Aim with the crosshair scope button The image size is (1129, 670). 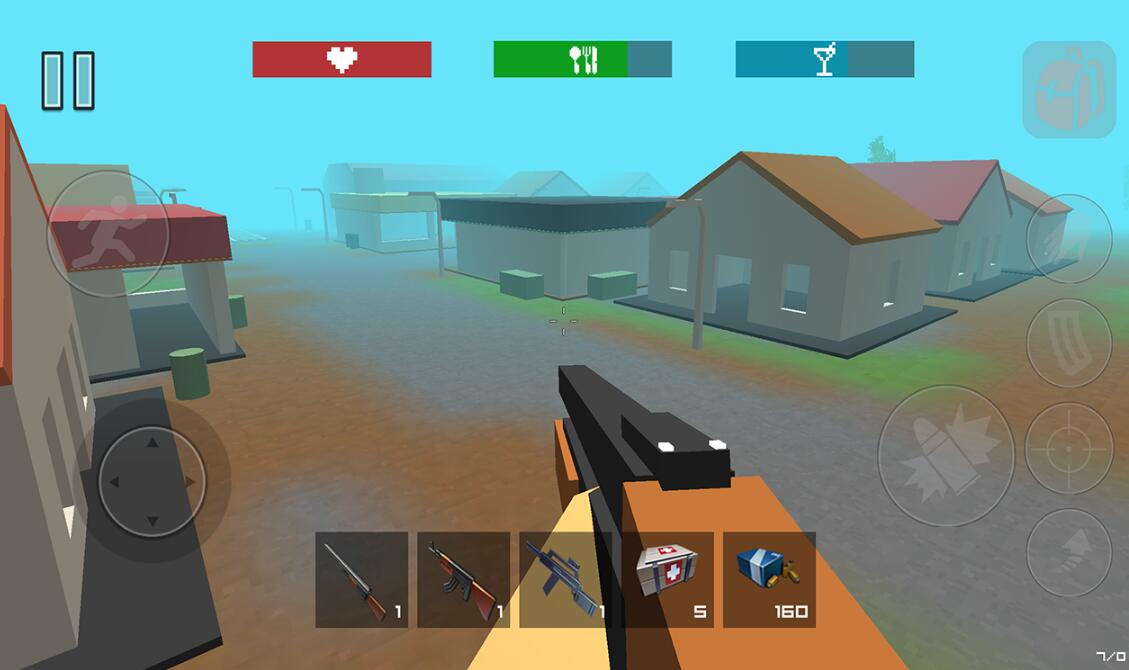[1068, 449]
